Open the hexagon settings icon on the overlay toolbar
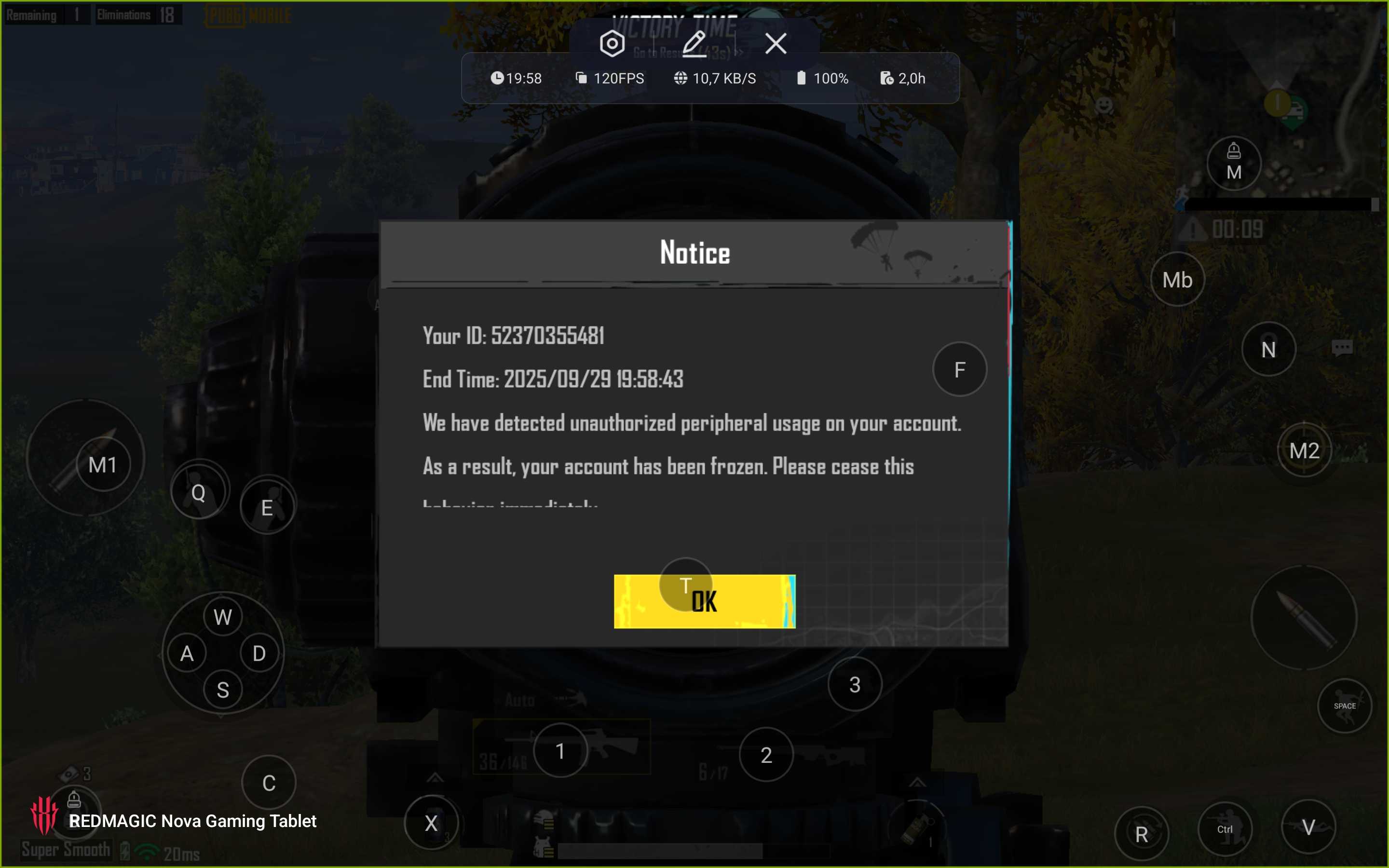The width and height of the screenshot is (1389, 868). point(612,43)
